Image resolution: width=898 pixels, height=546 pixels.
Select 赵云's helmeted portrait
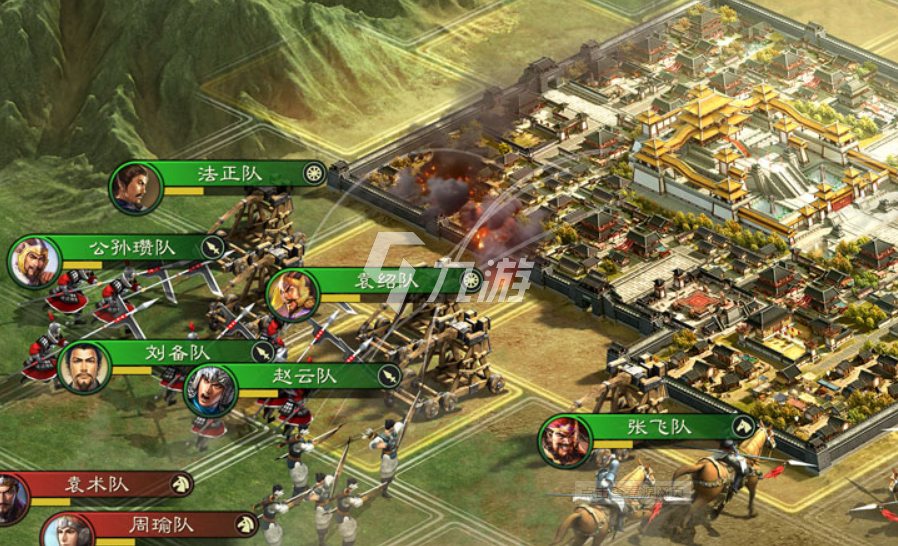pyautogui.click(x=210, y=391)
